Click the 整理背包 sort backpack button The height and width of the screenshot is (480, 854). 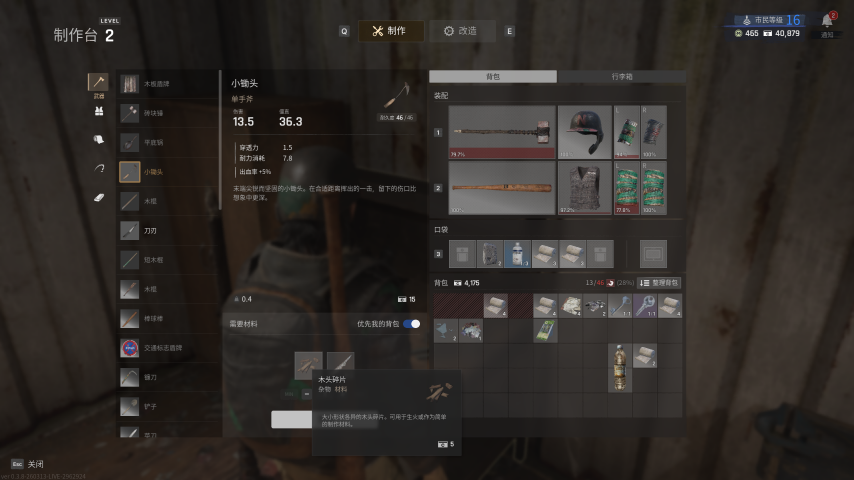coord(659,283)
